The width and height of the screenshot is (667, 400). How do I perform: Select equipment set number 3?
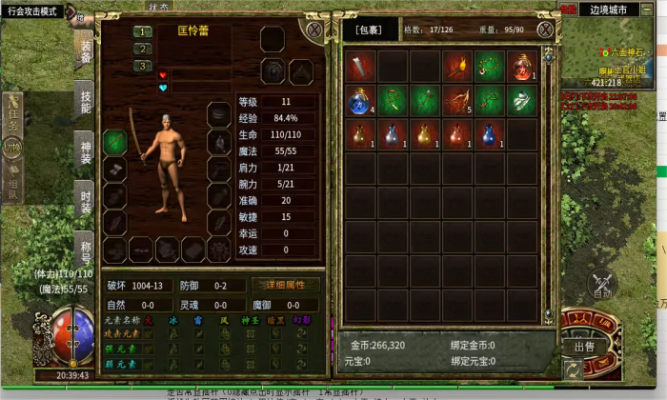143,65
